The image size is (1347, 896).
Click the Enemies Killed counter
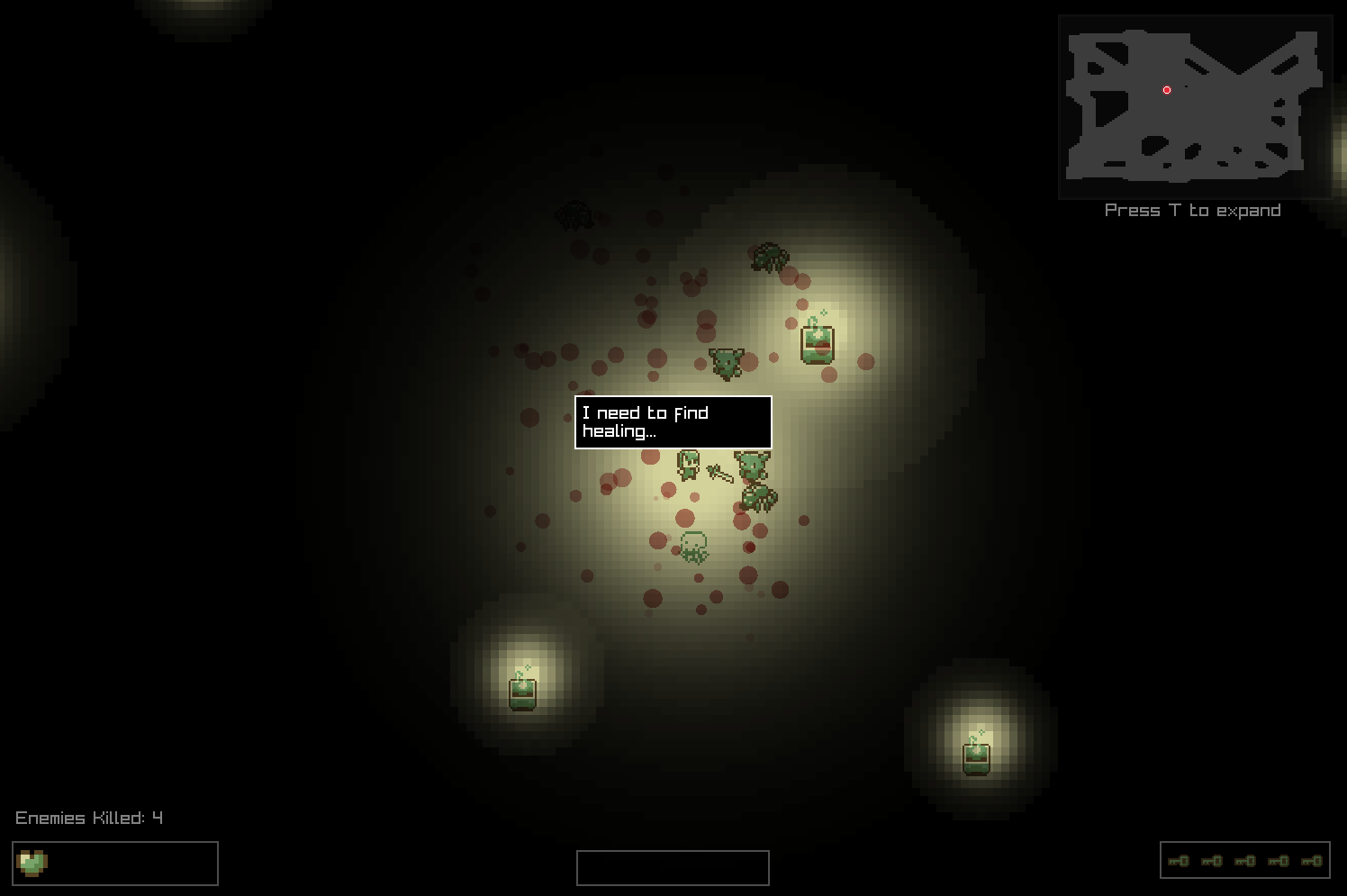[88, 818]
